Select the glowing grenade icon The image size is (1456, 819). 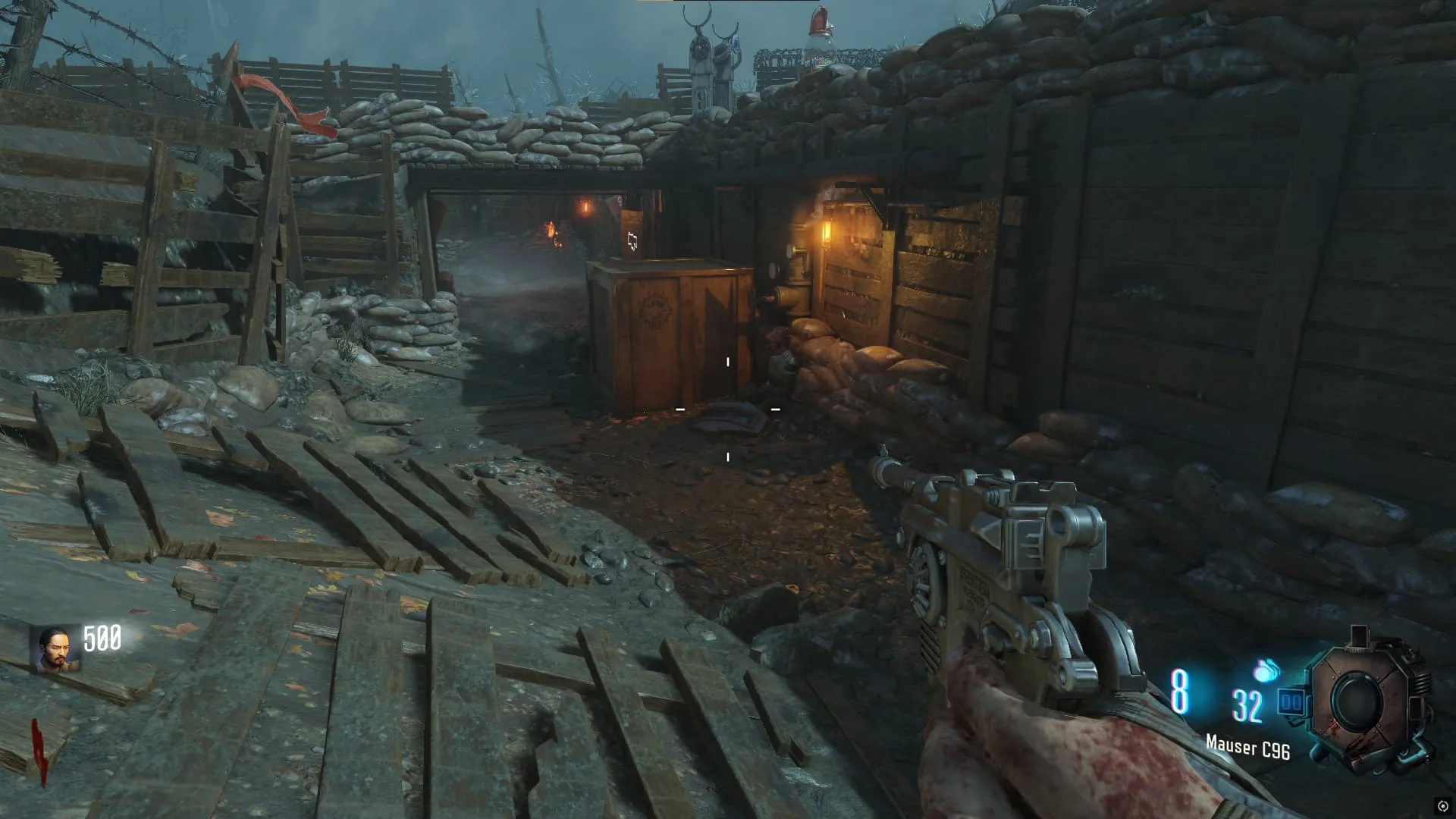click(1266, 670)
